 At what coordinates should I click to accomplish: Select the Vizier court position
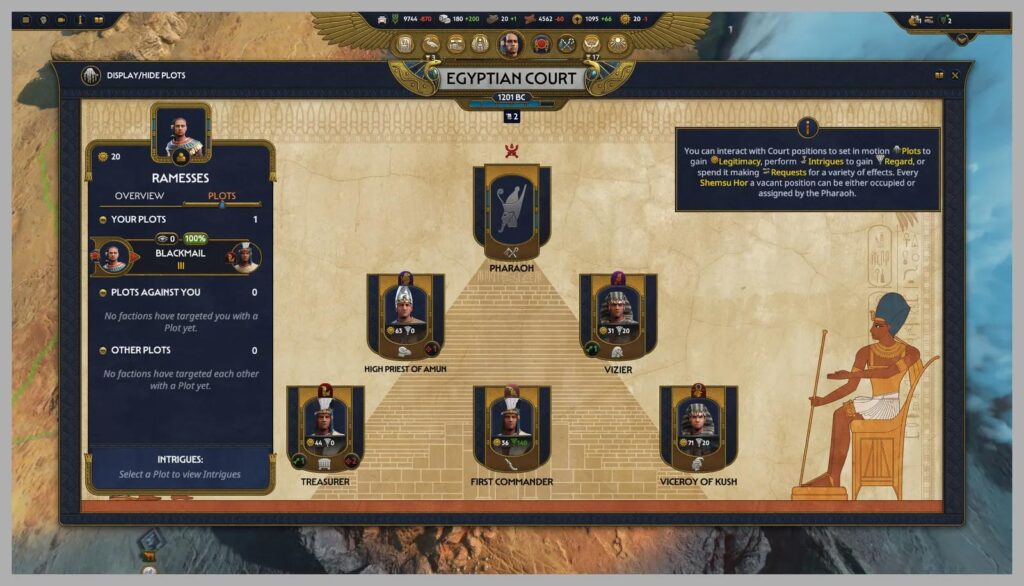[x=617, y=315]
